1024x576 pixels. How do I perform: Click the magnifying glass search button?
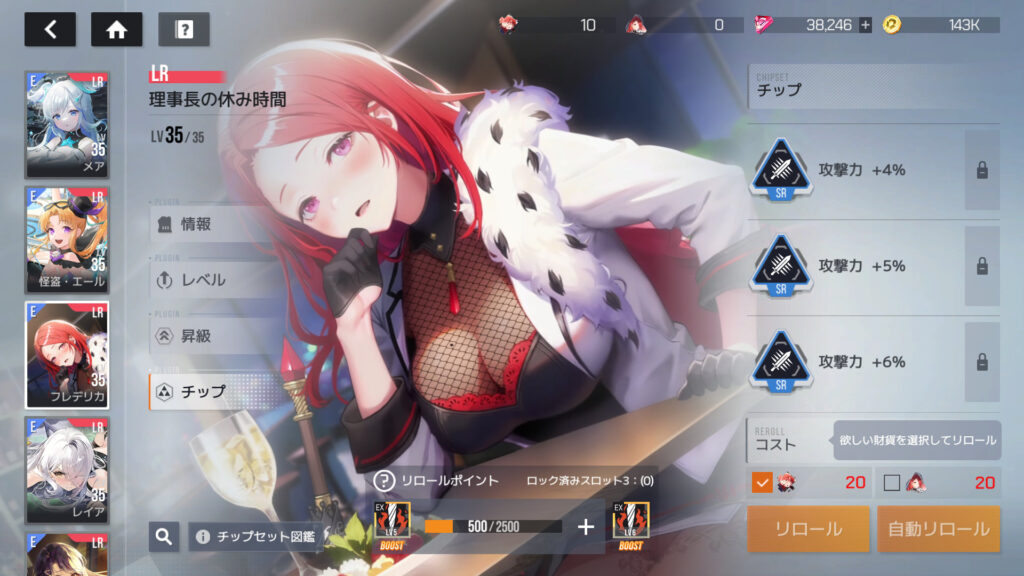point(164,537)
